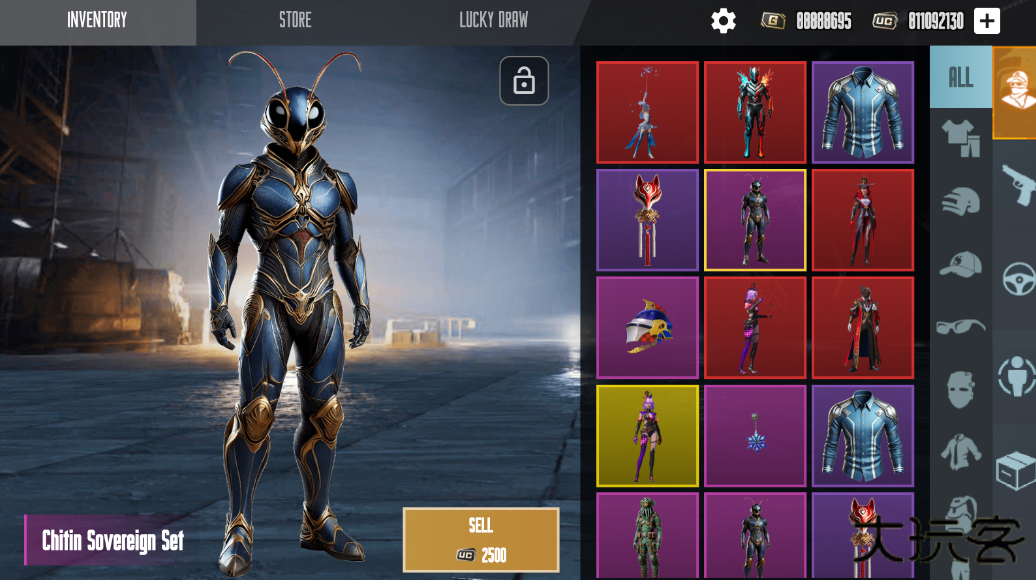Show ALL items category

960,78
